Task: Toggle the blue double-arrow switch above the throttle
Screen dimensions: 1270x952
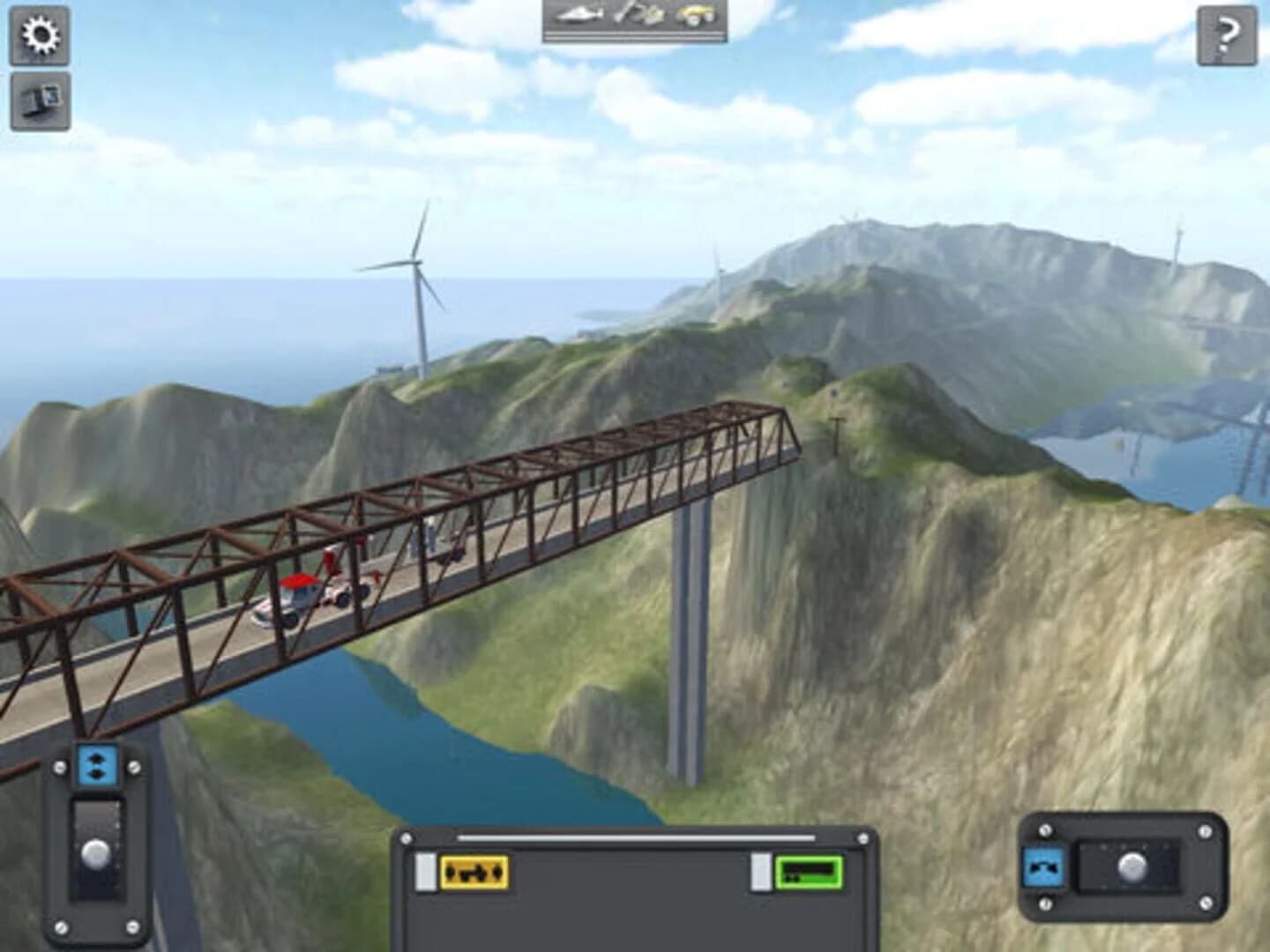Action: click(x=95, y=763)
